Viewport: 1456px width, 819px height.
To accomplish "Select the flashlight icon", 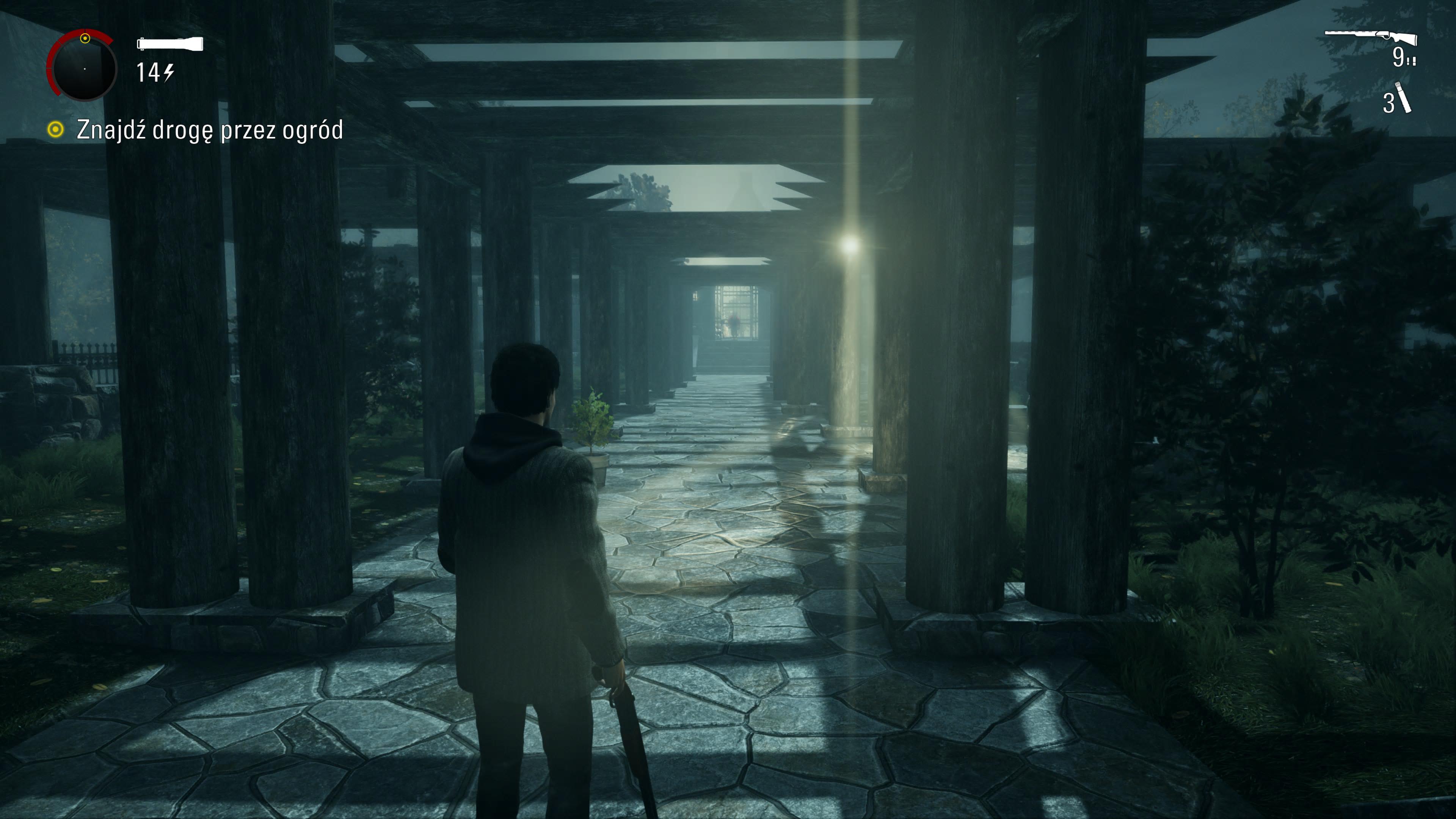I will 170,44.
